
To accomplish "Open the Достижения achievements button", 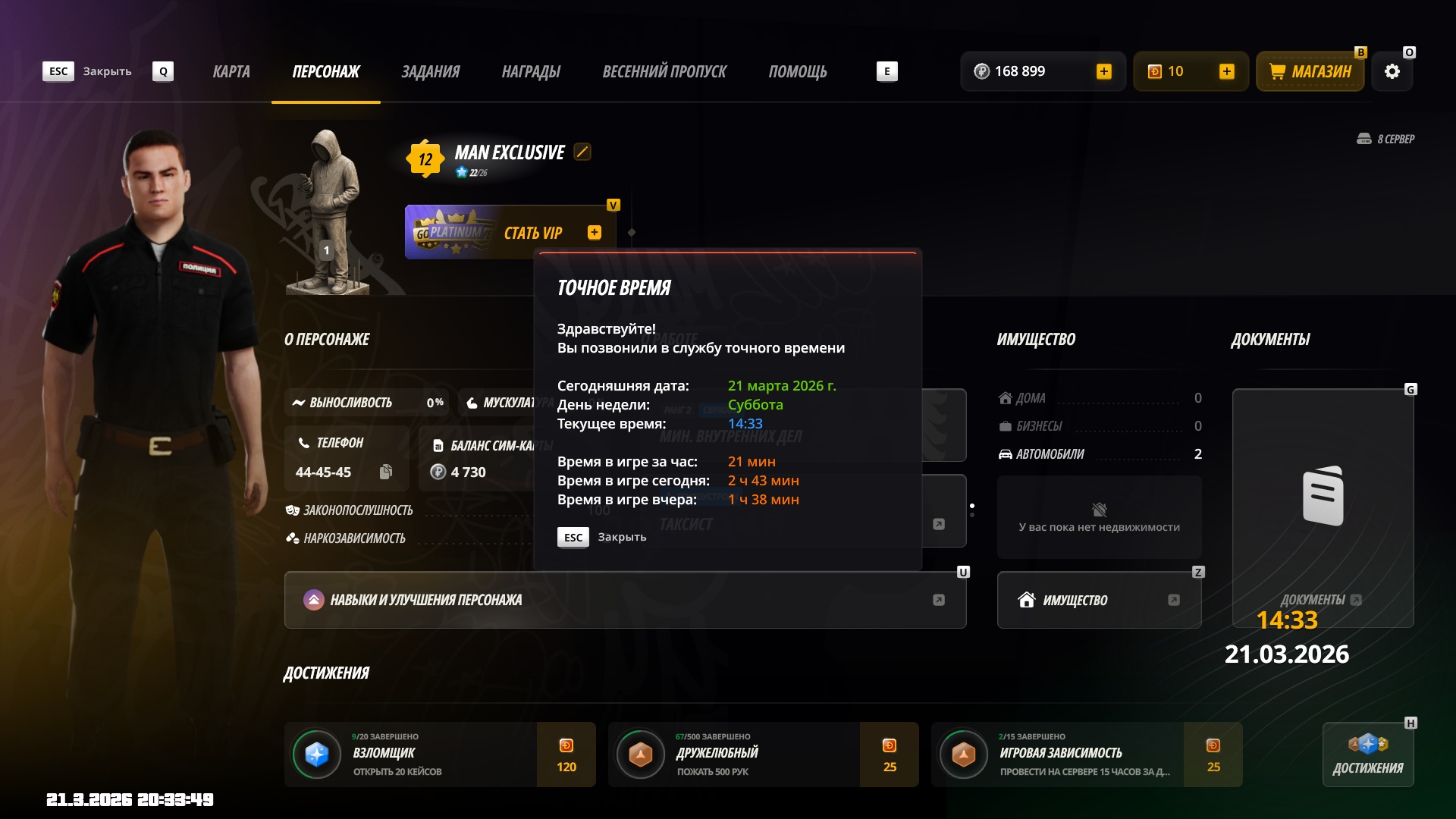I will 1368,755.
